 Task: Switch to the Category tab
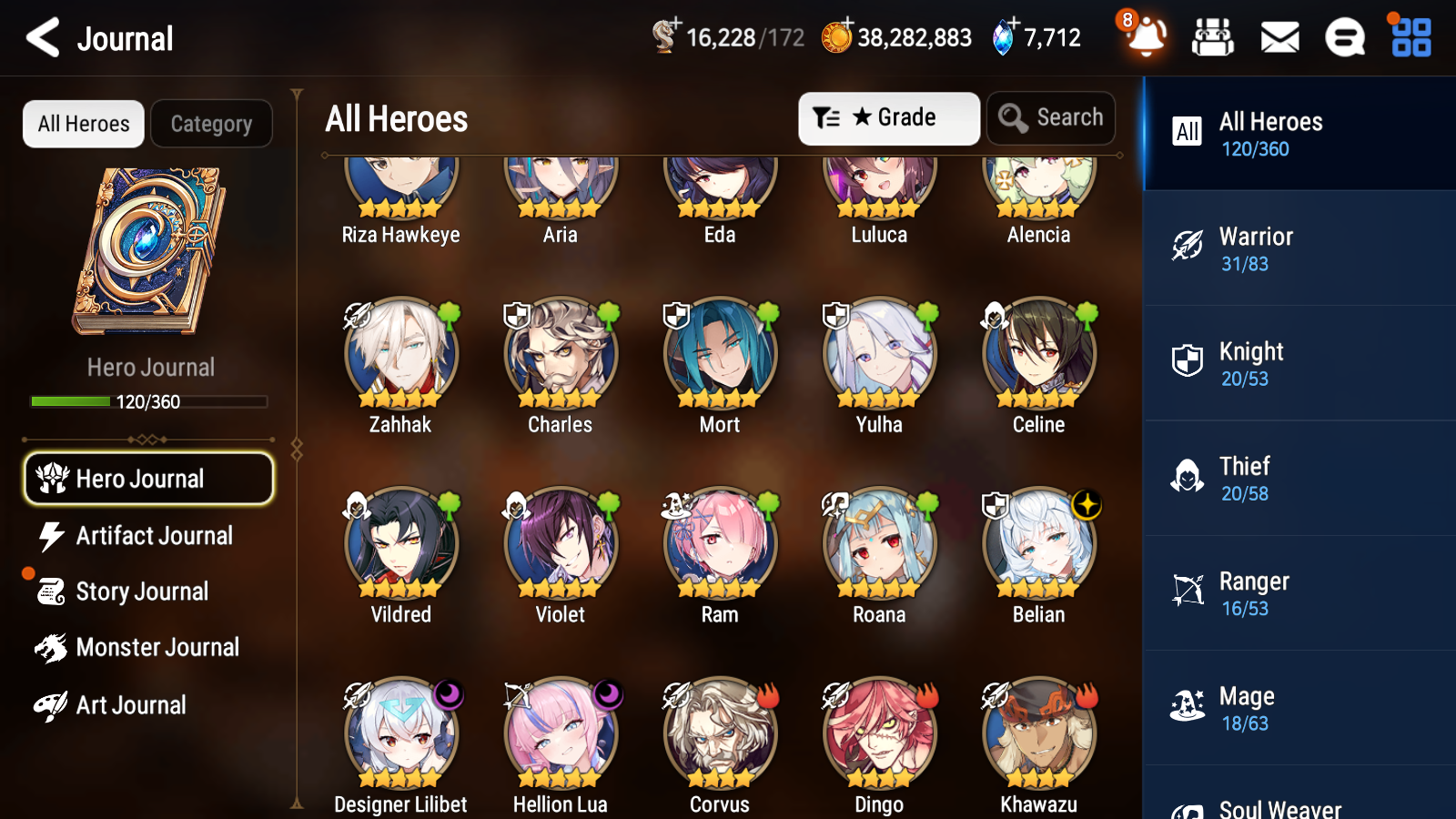pyautogui.click(x=211, y=124)
